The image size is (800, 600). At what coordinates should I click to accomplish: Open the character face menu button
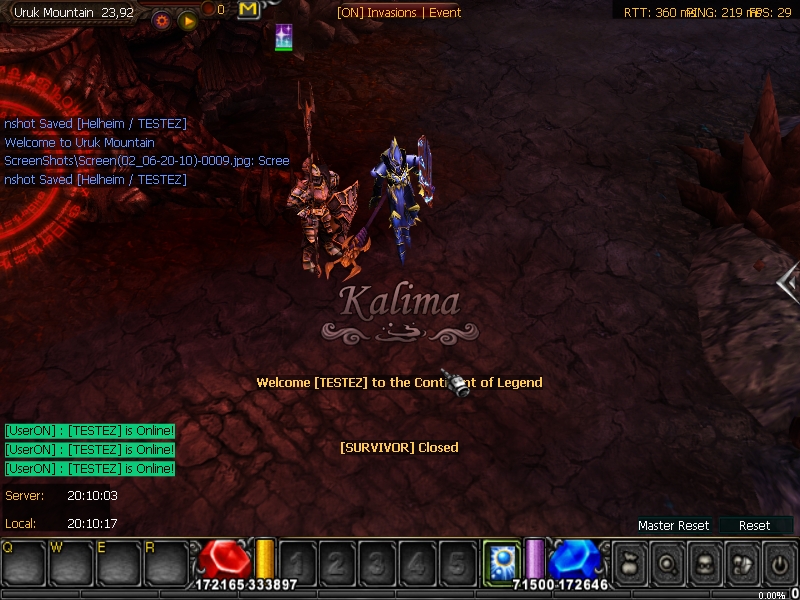point(704,562)
